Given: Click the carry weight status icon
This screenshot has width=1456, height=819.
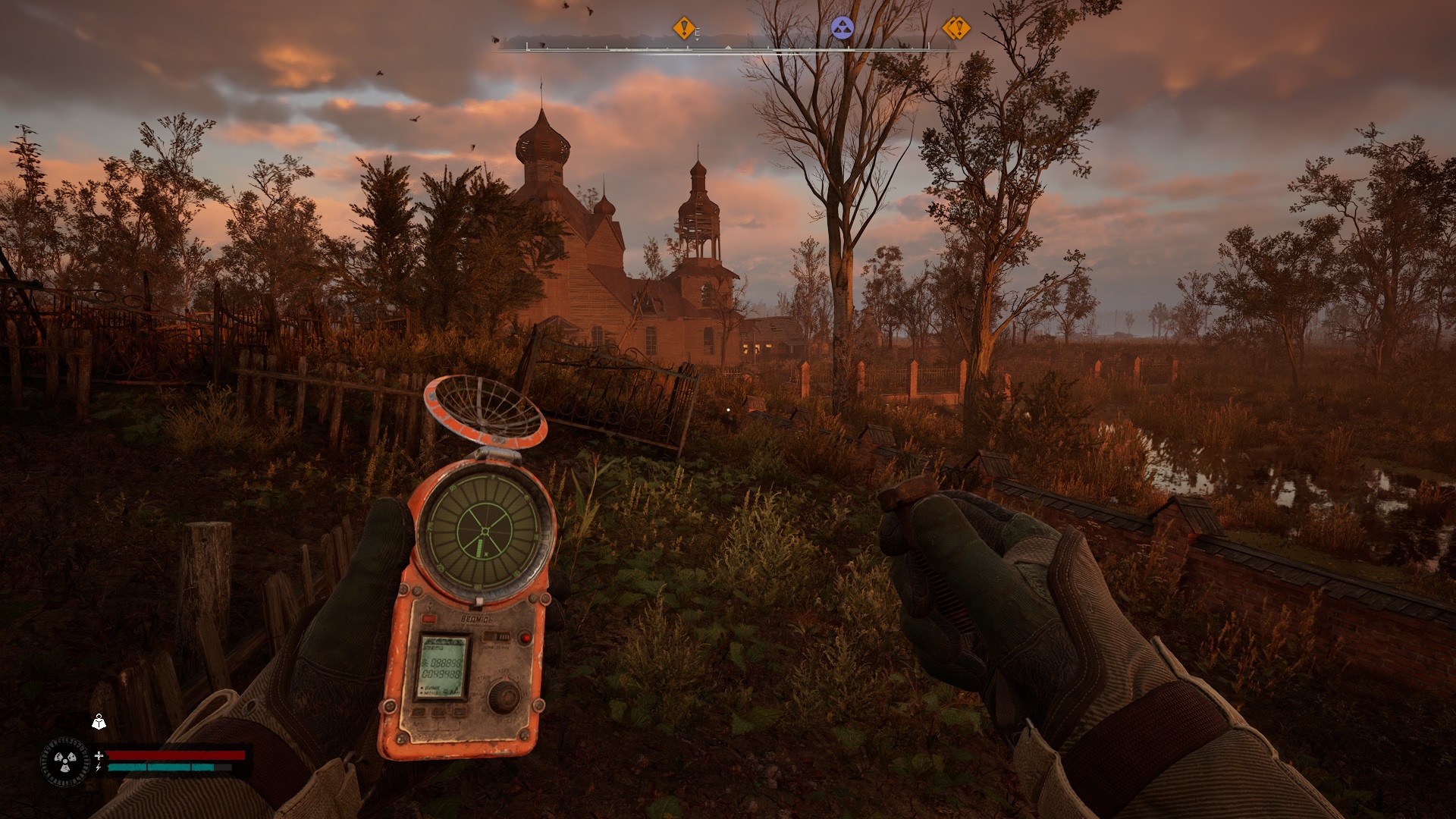Looking at the screenshot, I should pyautogui.click(x=99, y=722).
